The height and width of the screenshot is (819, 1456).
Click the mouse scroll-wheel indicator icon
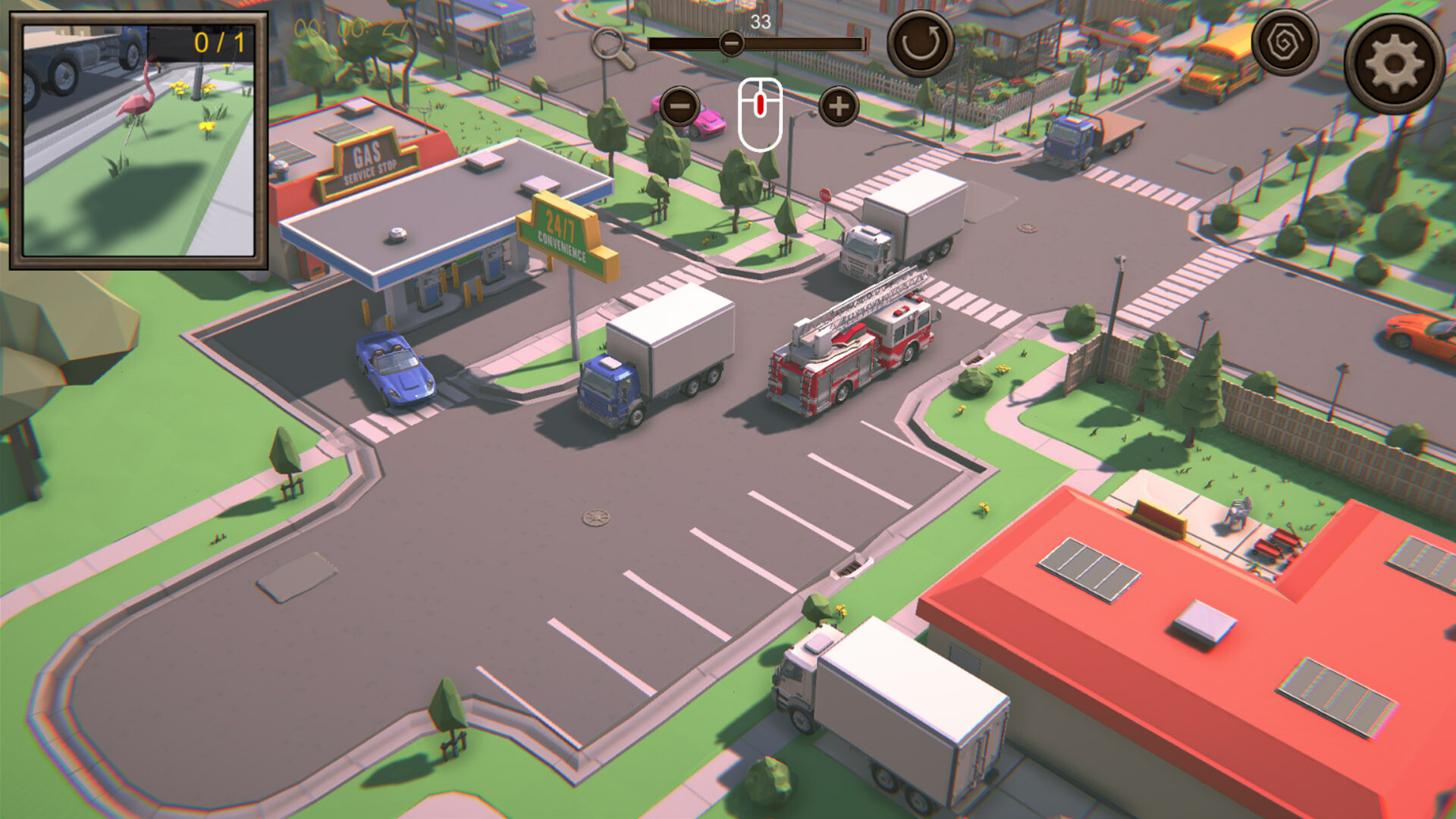[x=759, y=110]
